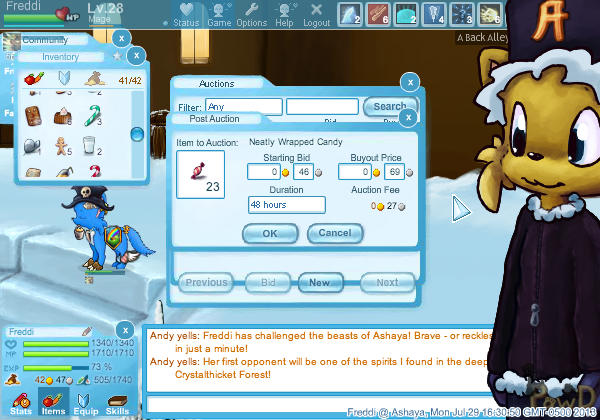The image size is (600, 420).
Task: Create a New auction listing
Action: [x=320, y=282]
